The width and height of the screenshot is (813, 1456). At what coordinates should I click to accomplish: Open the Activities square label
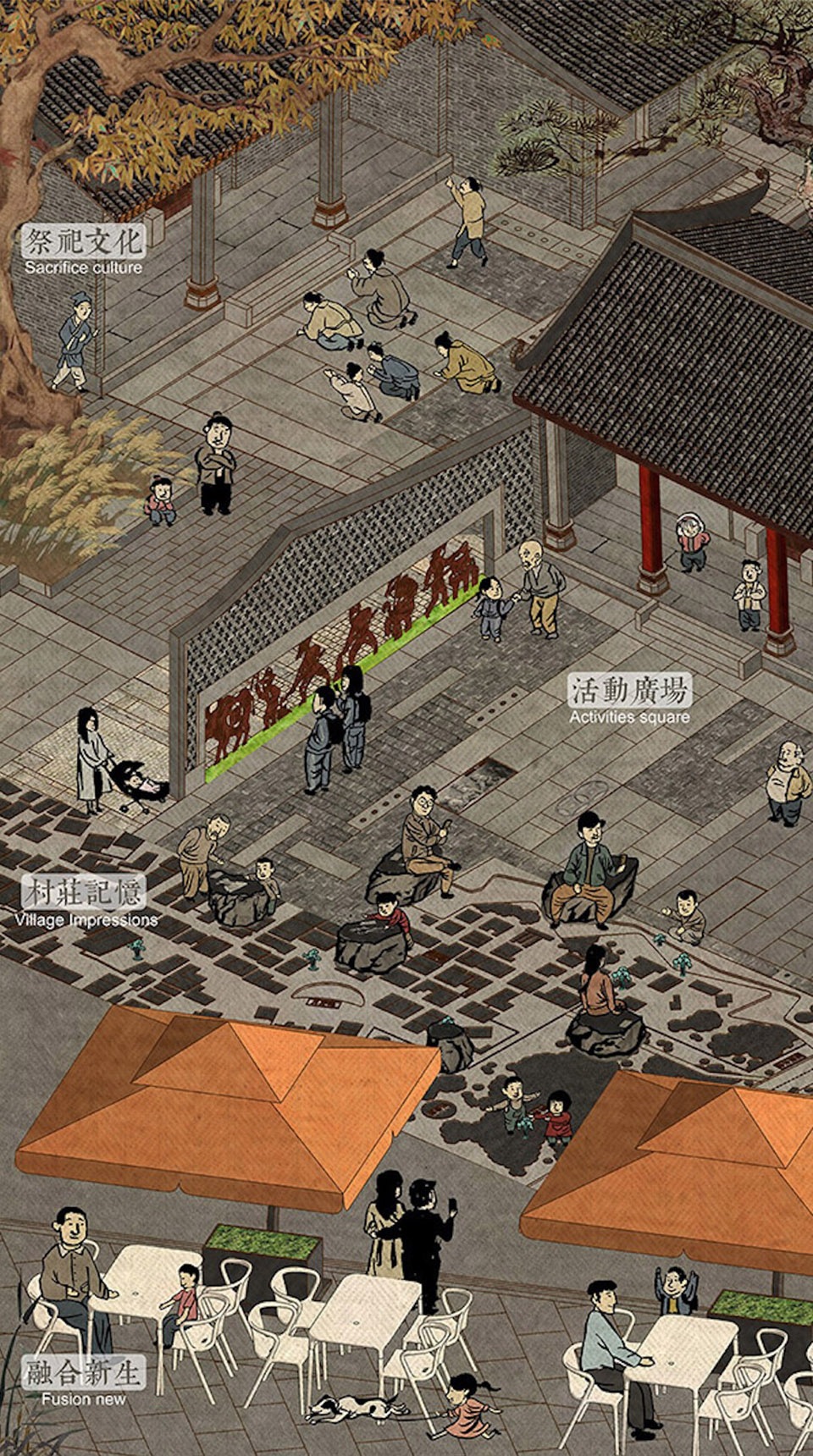629,701
